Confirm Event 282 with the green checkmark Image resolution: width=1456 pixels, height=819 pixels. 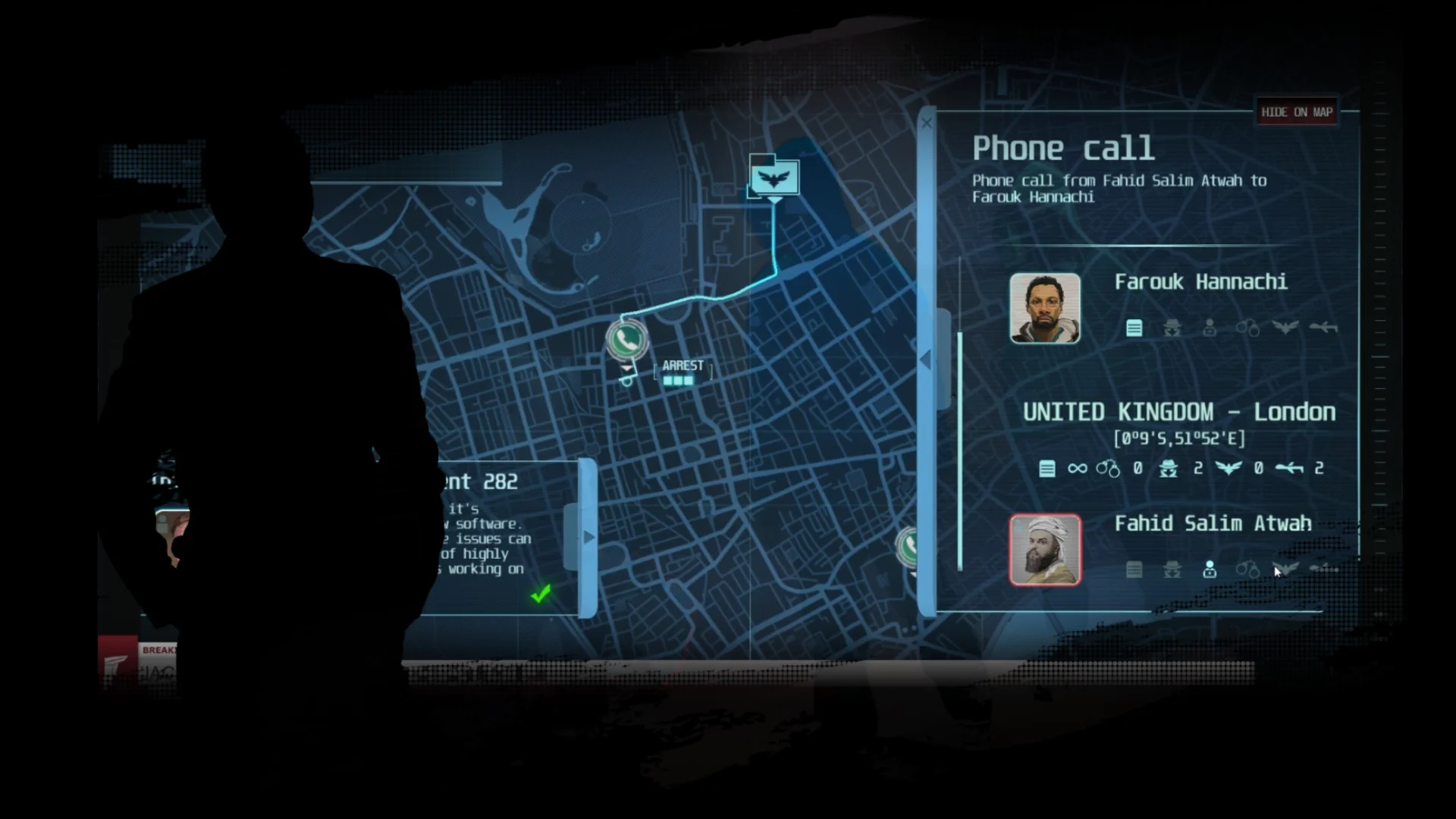[x=540, y=595]
